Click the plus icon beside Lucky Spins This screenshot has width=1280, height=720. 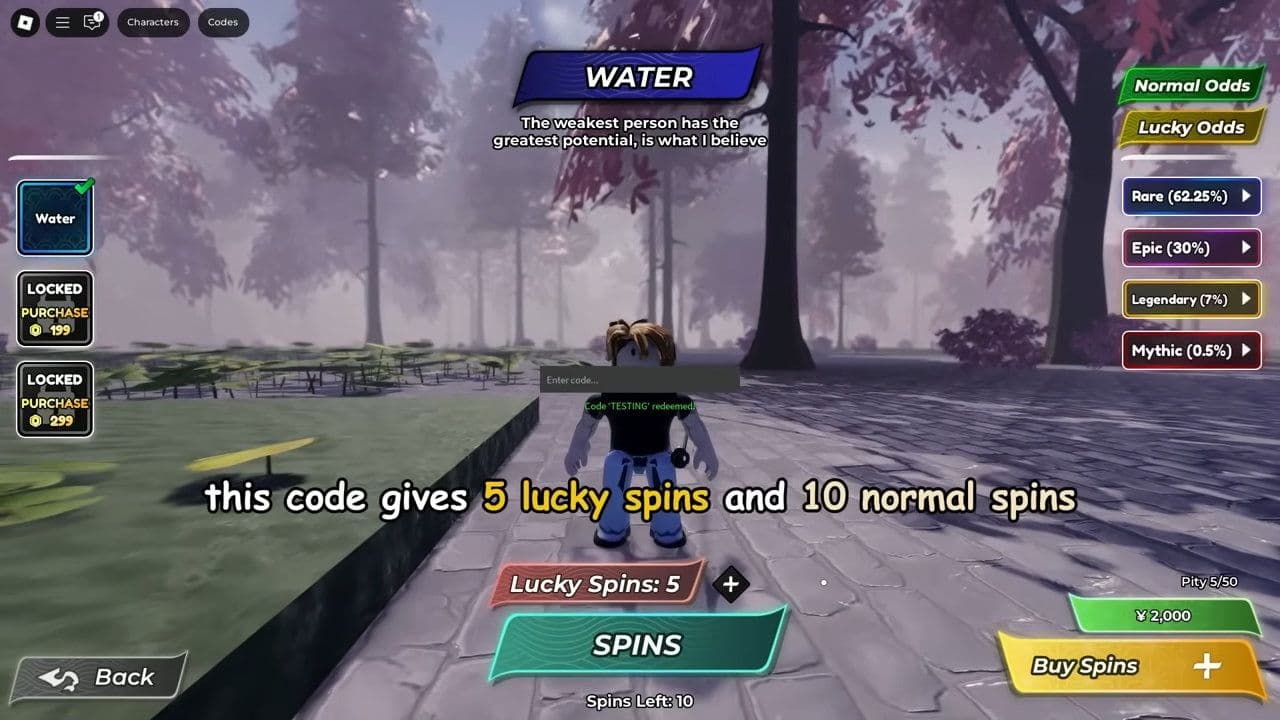point(731,585)
